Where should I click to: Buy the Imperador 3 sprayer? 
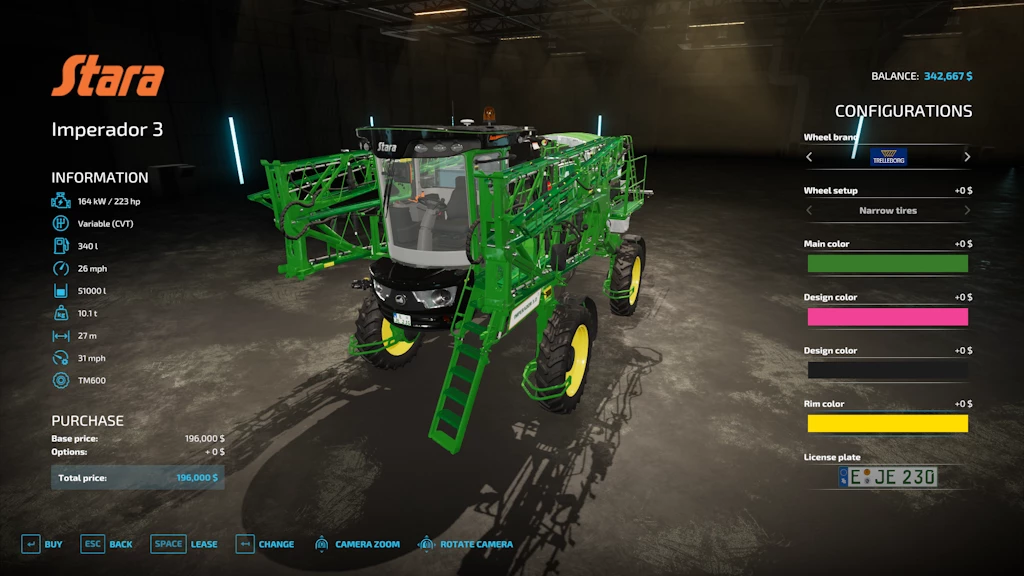click(42, 544)
